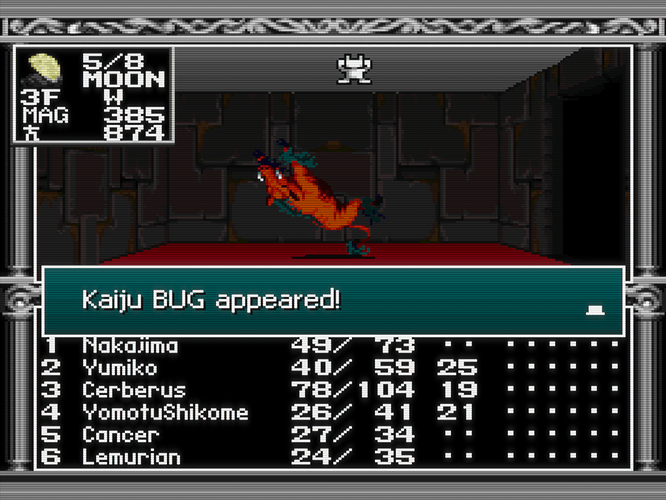Pick the YomotuShikome party member row
The image size is (666, 500).
(x=165, y=413)
